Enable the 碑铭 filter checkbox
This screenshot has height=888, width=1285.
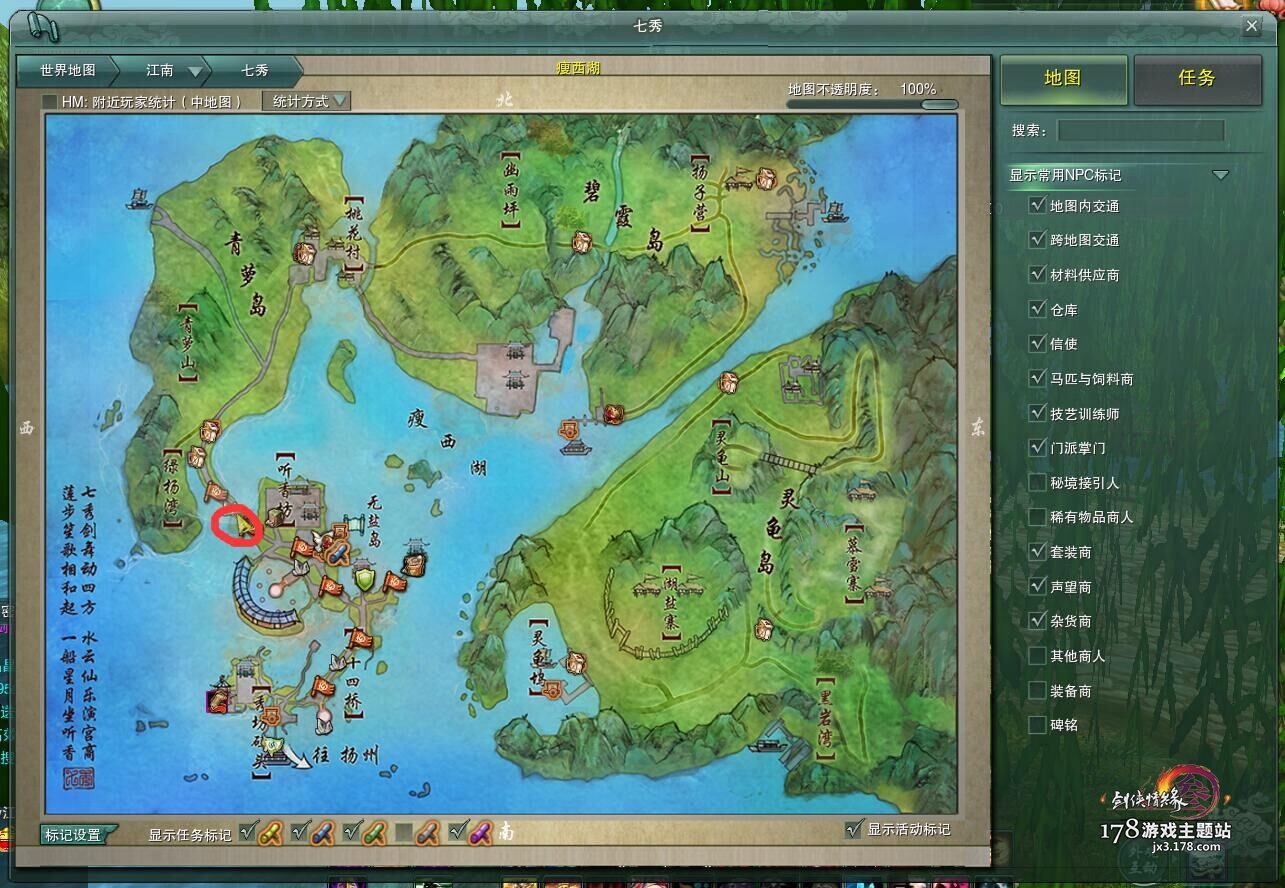[1037, 724]
